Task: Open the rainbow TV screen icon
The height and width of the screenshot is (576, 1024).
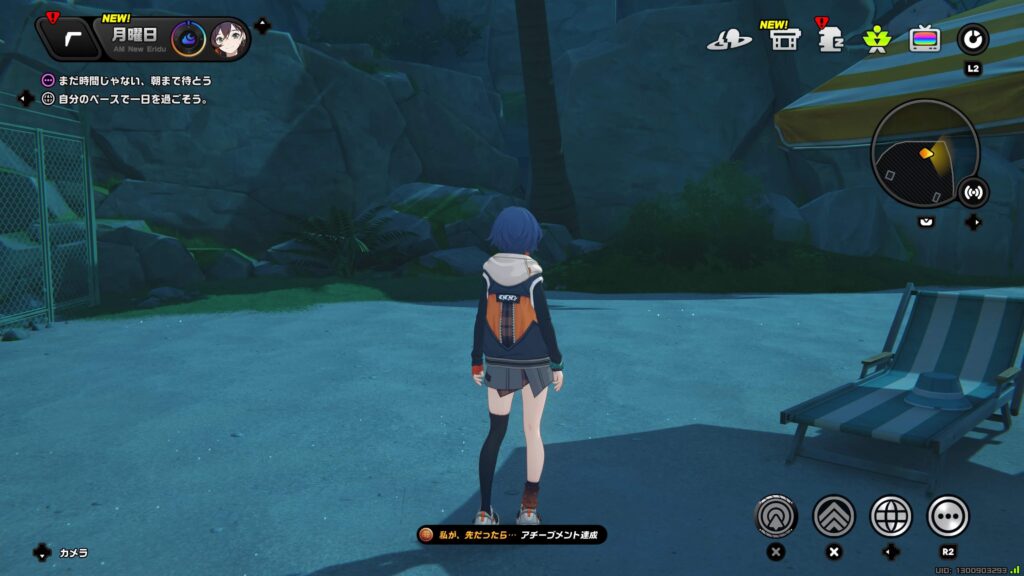Action: (924, 40)
